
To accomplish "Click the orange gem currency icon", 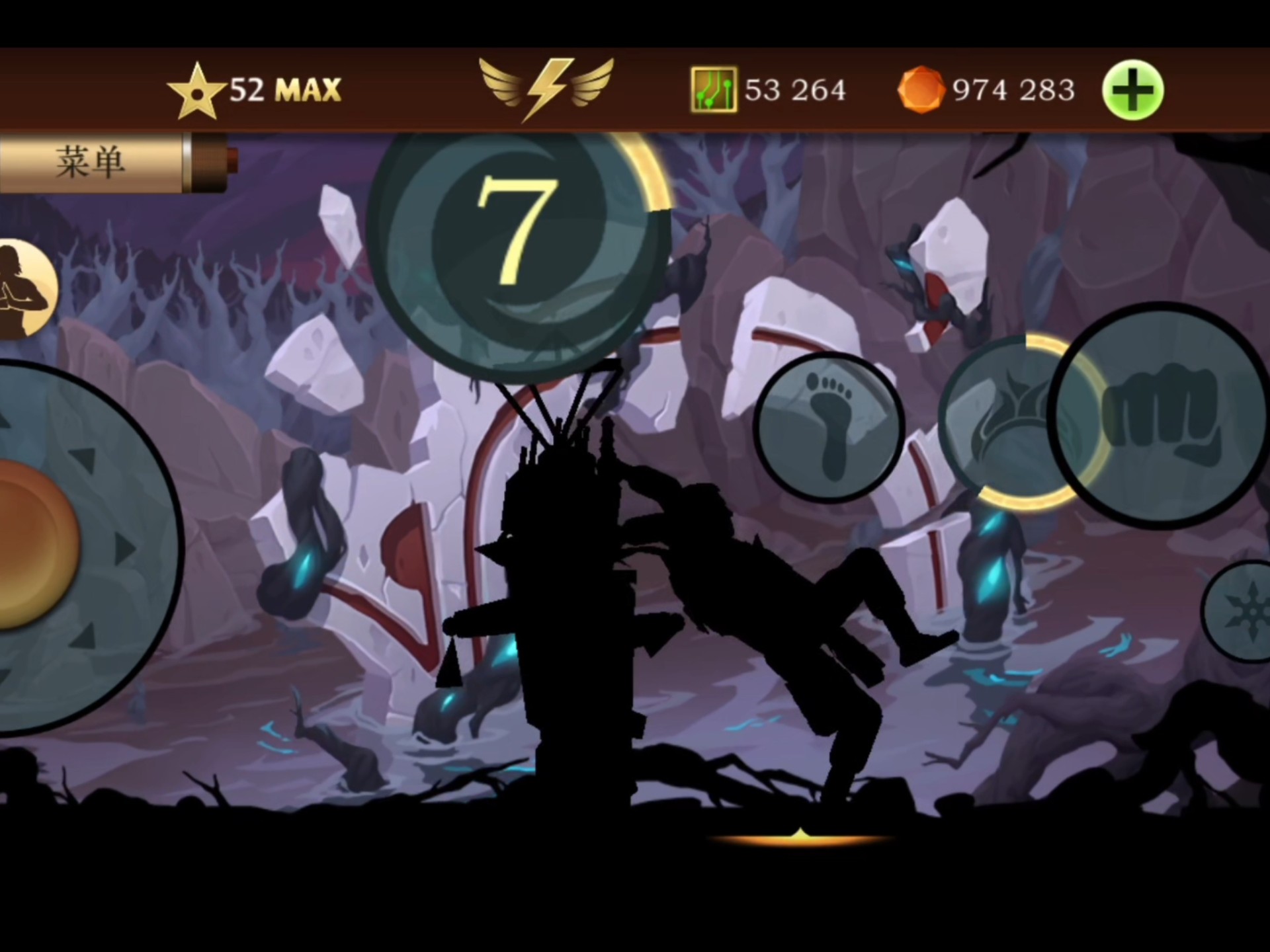I will pos(920,90).
